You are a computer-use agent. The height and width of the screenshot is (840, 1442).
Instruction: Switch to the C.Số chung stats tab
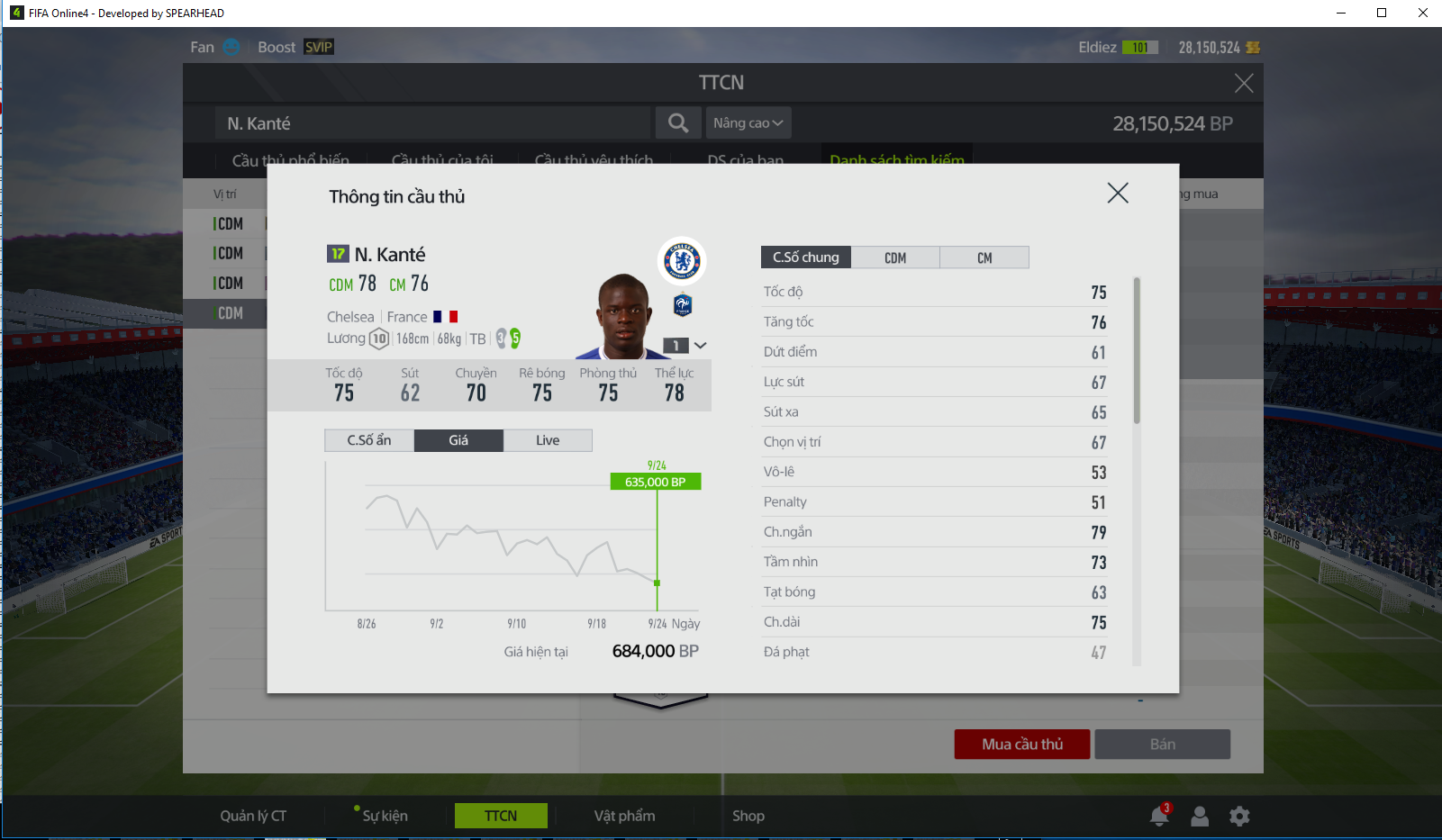(x=805, y=257)
